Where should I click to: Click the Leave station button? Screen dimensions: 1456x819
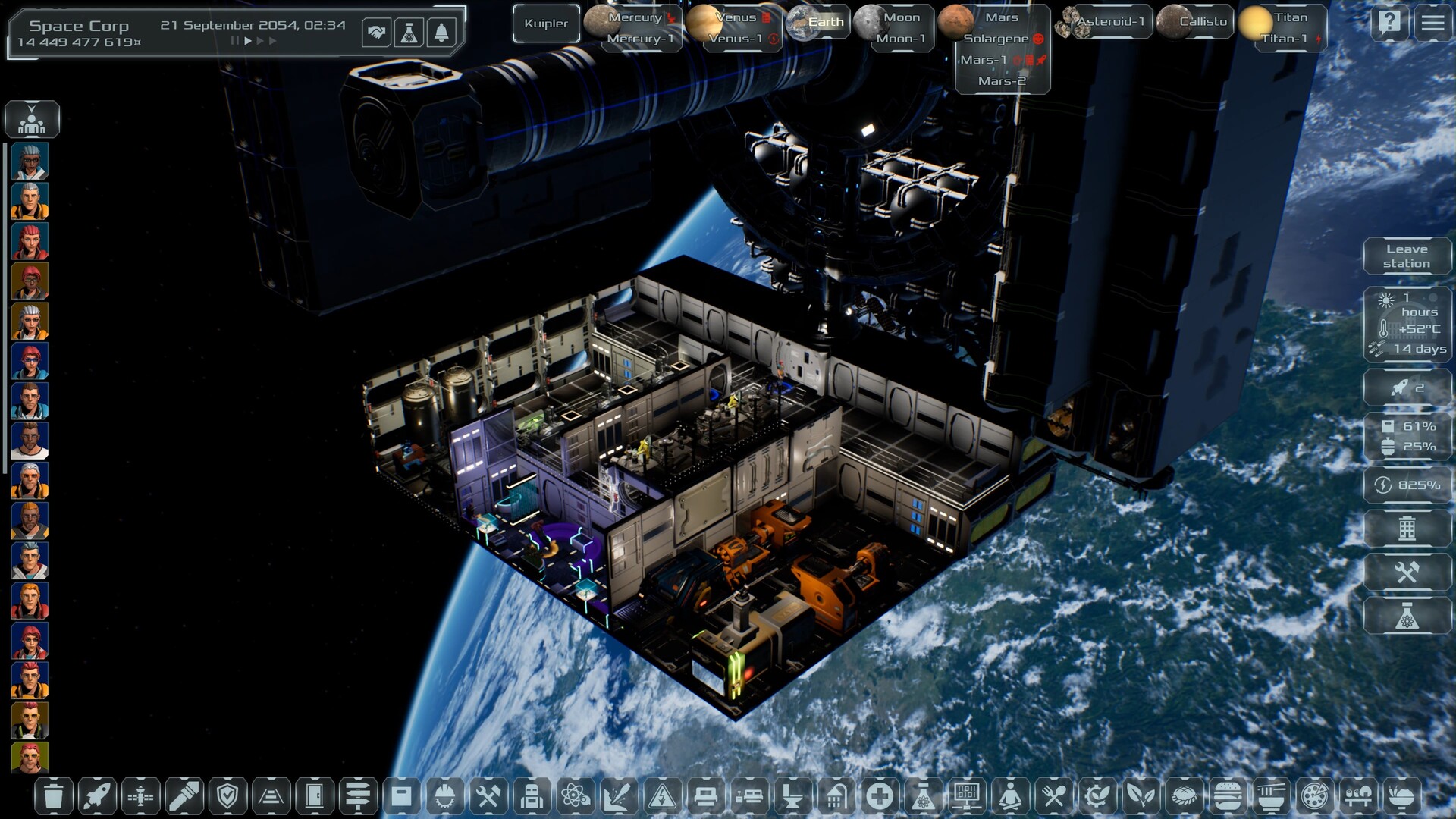(1407, 256)
